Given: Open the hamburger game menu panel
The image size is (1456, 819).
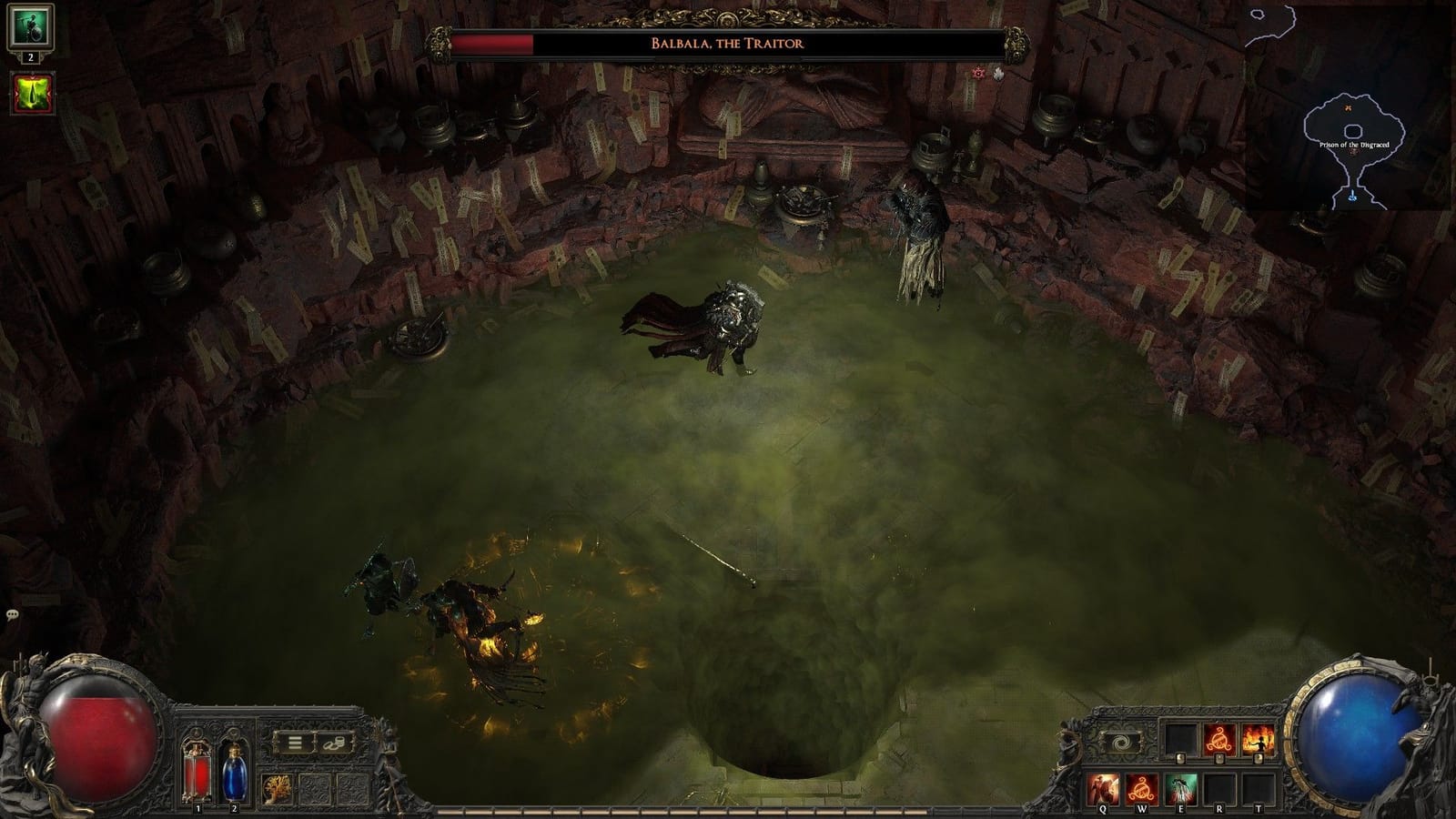Looking at the screenshot, I should pyautogui.click(x=293, y=741).
